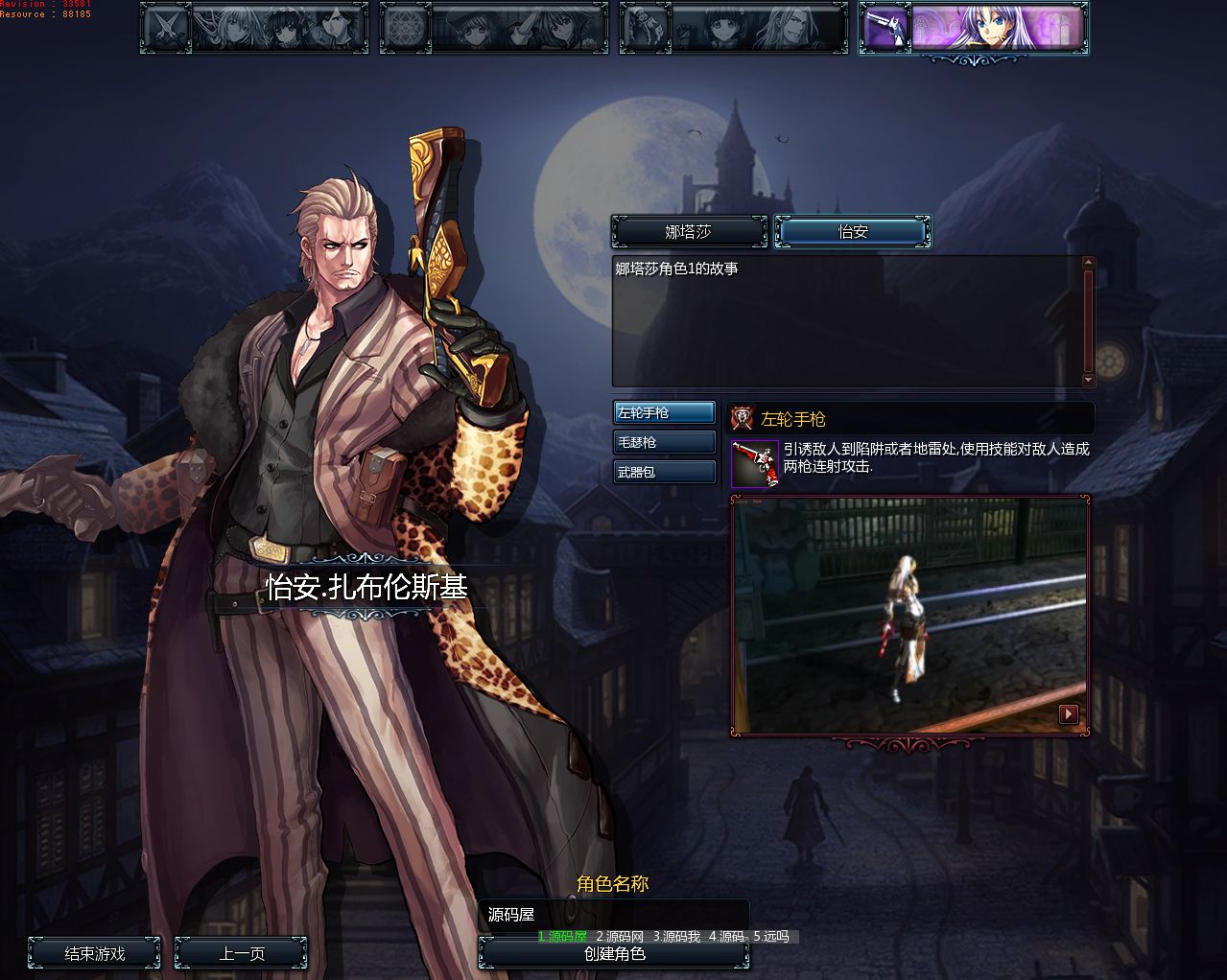The width and height of the screenshot is (1227, 980).
Task: Pick the gauntlet fist class banner
Action: 734,28
